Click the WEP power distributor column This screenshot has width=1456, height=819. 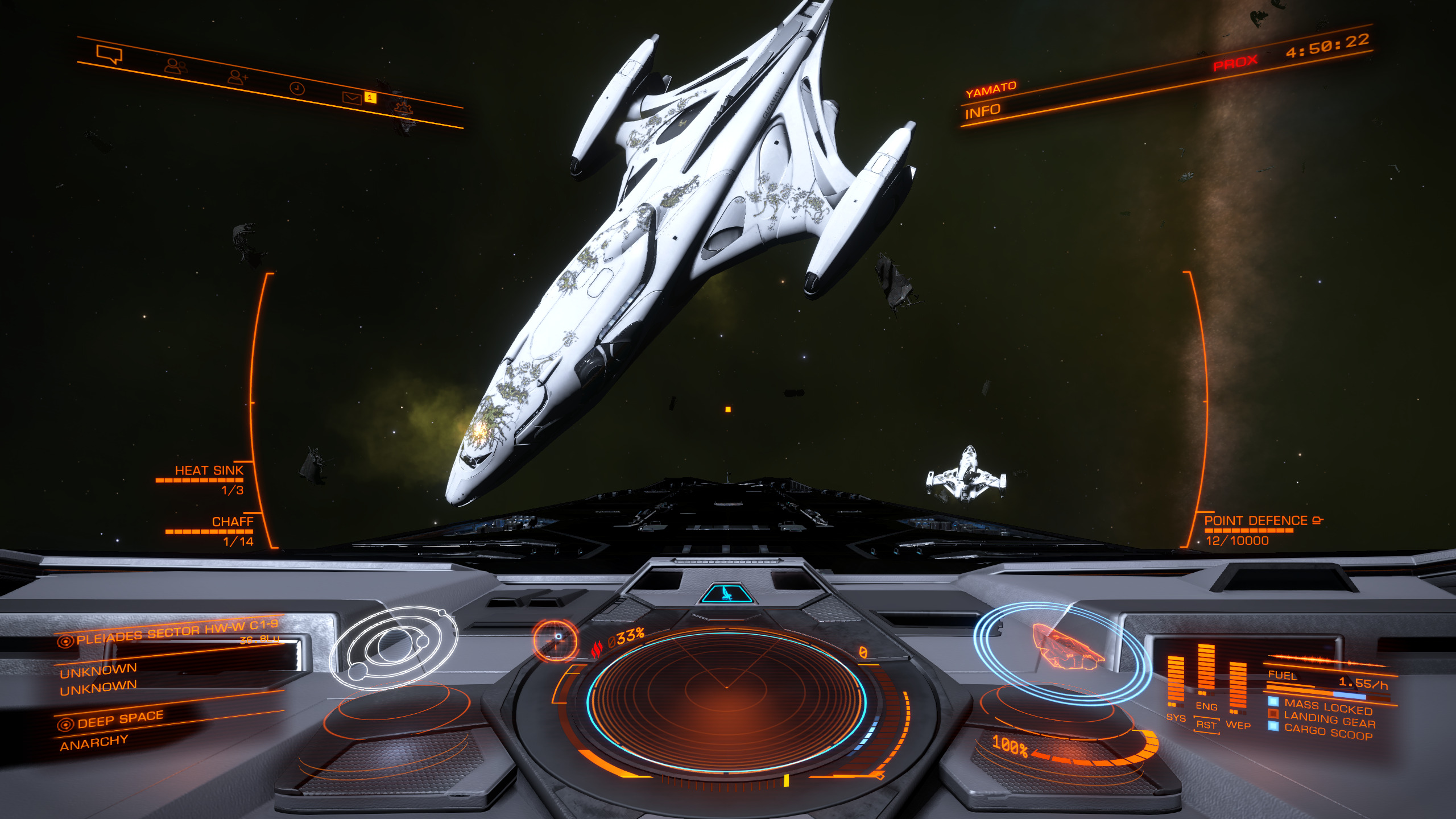point(1238,688)
